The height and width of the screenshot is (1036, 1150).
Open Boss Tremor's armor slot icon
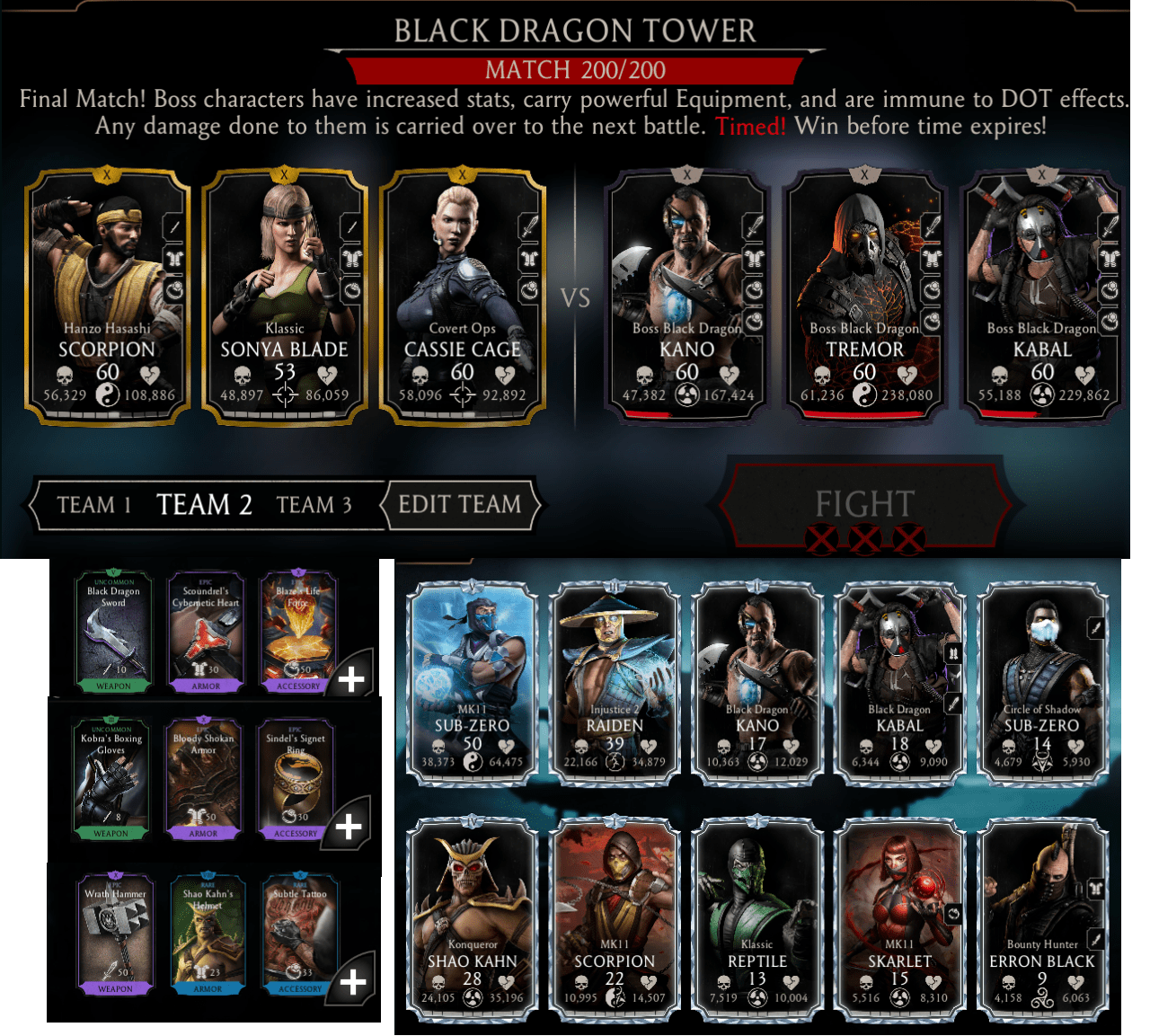pyautogui.click(x=932, y=258)
